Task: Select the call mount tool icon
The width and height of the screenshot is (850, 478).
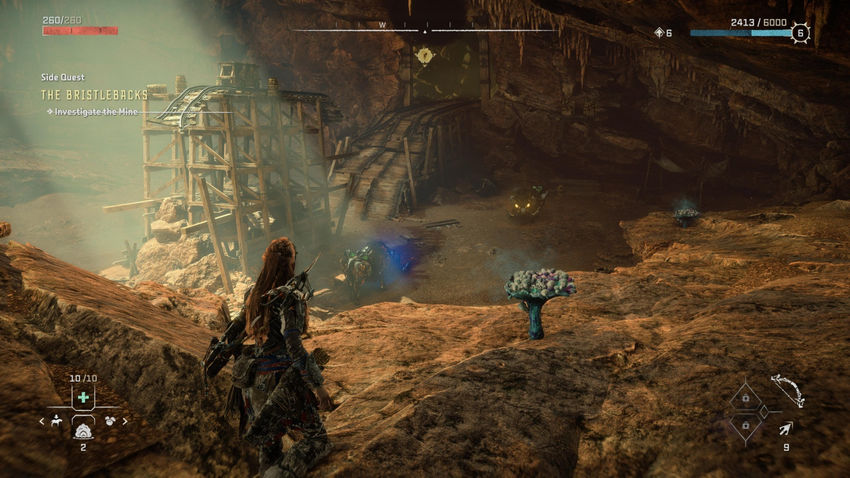Action: click(x=58, y=421)
